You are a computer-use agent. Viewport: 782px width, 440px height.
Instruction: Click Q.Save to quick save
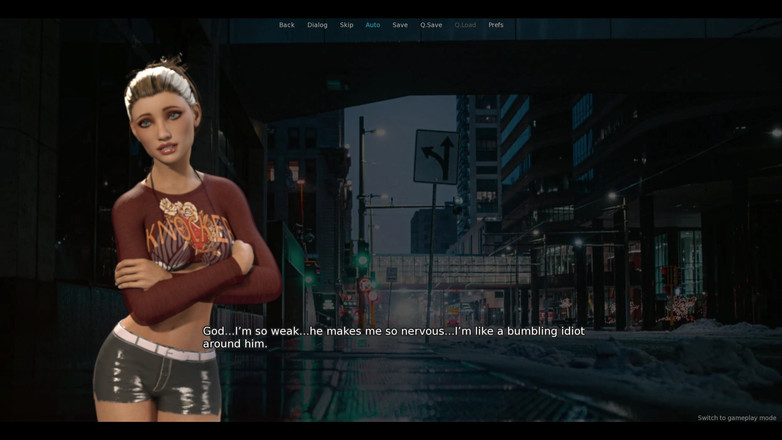point(431,25)
